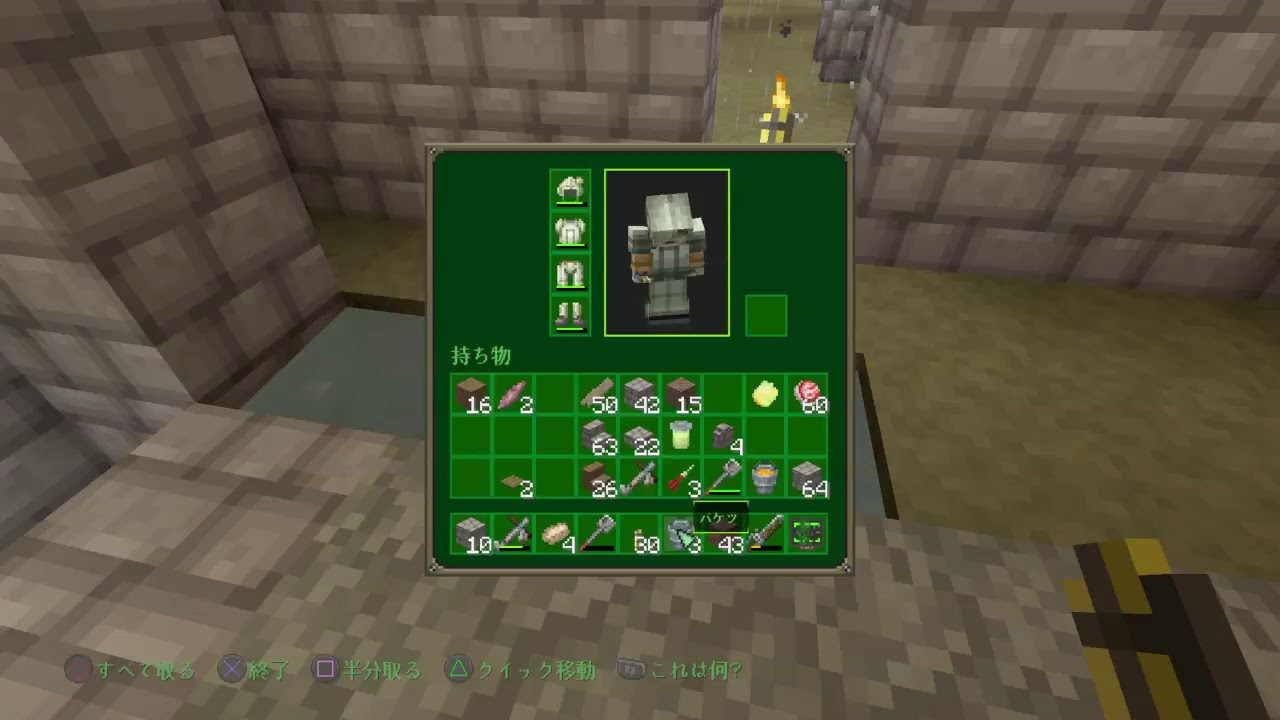
Task: Select the map in the last hotbar slot
Action: (806, 533)
